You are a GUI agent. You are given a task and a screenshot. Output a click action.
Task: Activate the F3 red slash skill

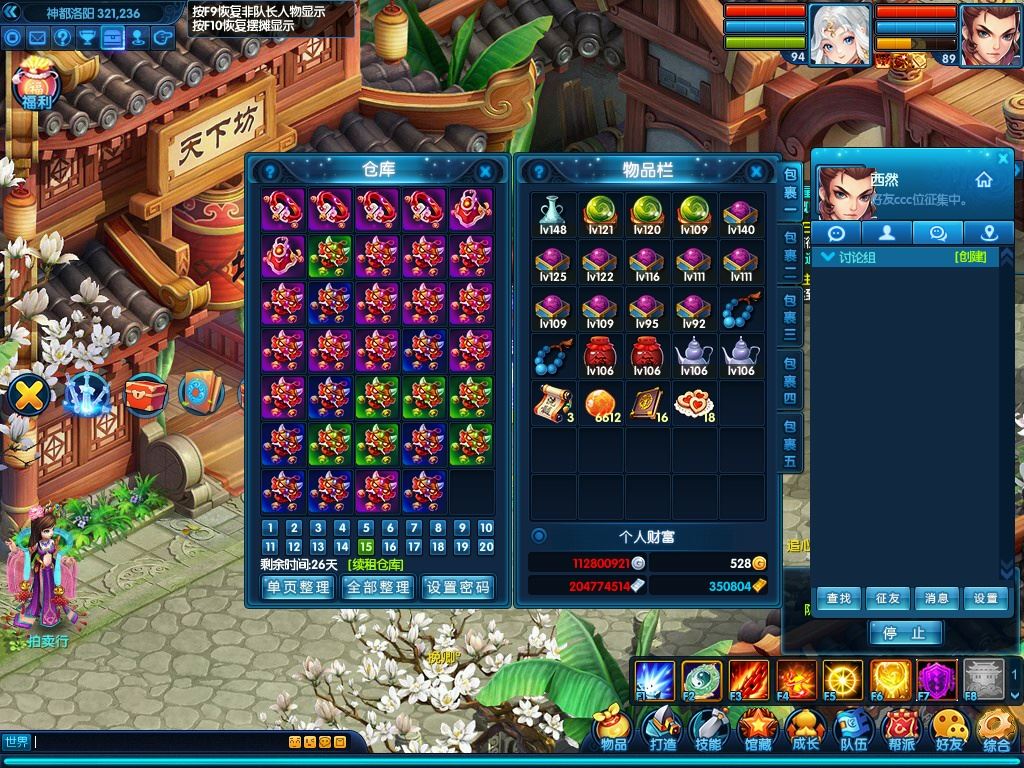[x=748, y=680]
